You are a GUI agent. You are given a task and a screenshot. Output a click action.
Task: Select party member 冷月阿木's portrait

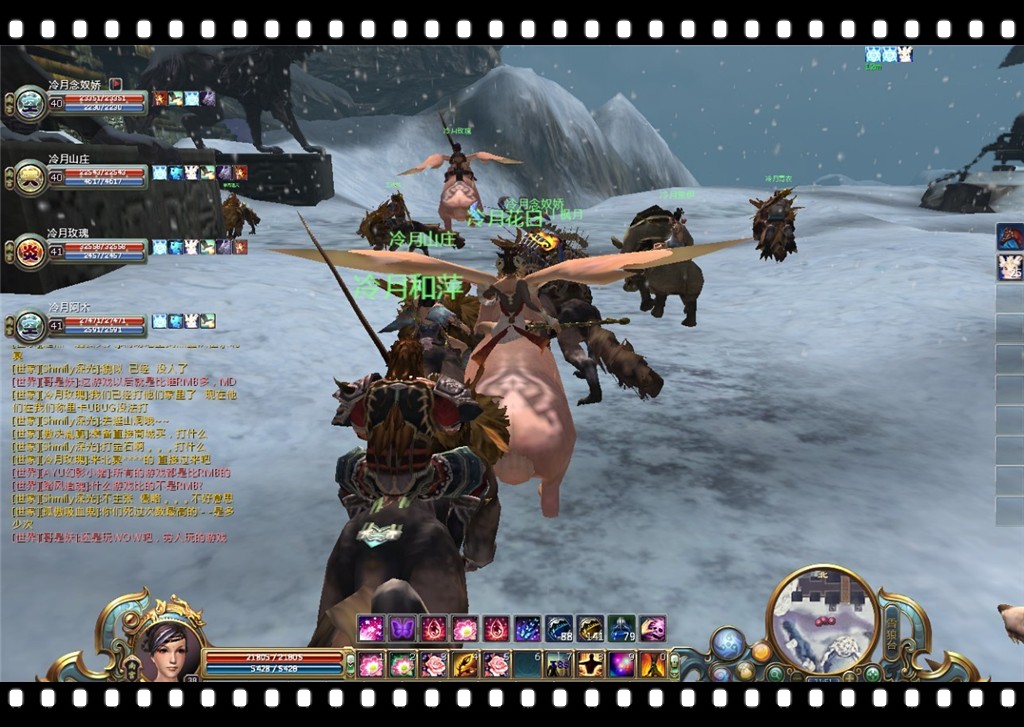coord(31,326)
